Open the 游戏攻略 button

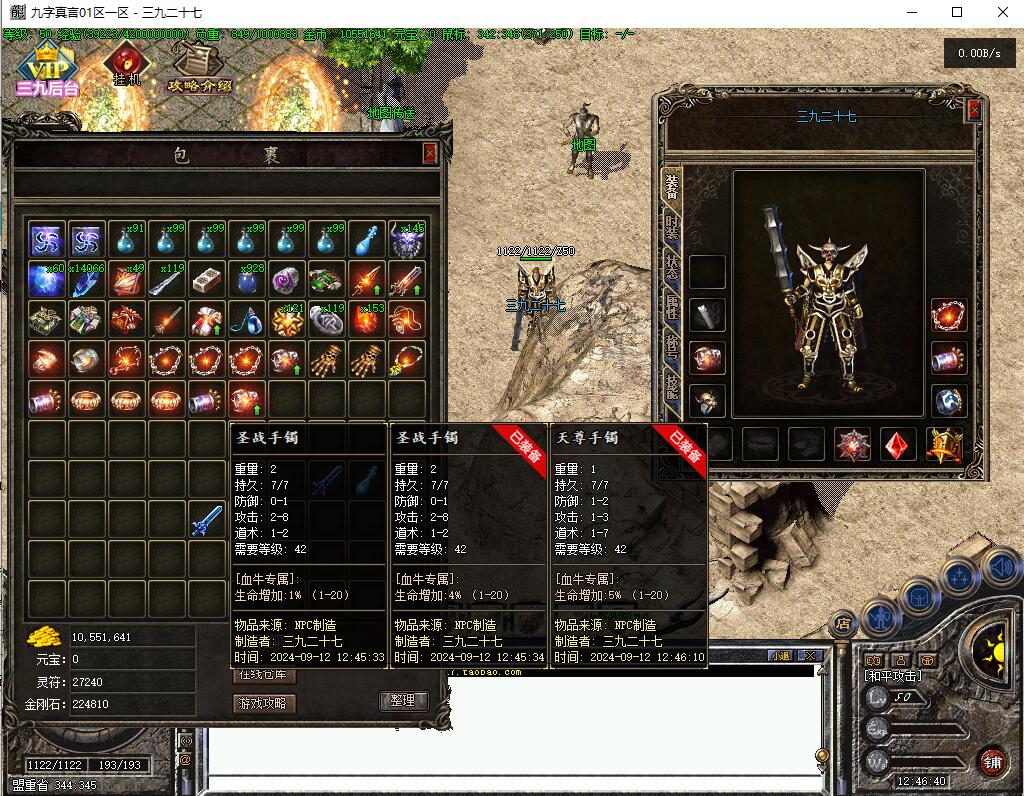click(265, 703)
